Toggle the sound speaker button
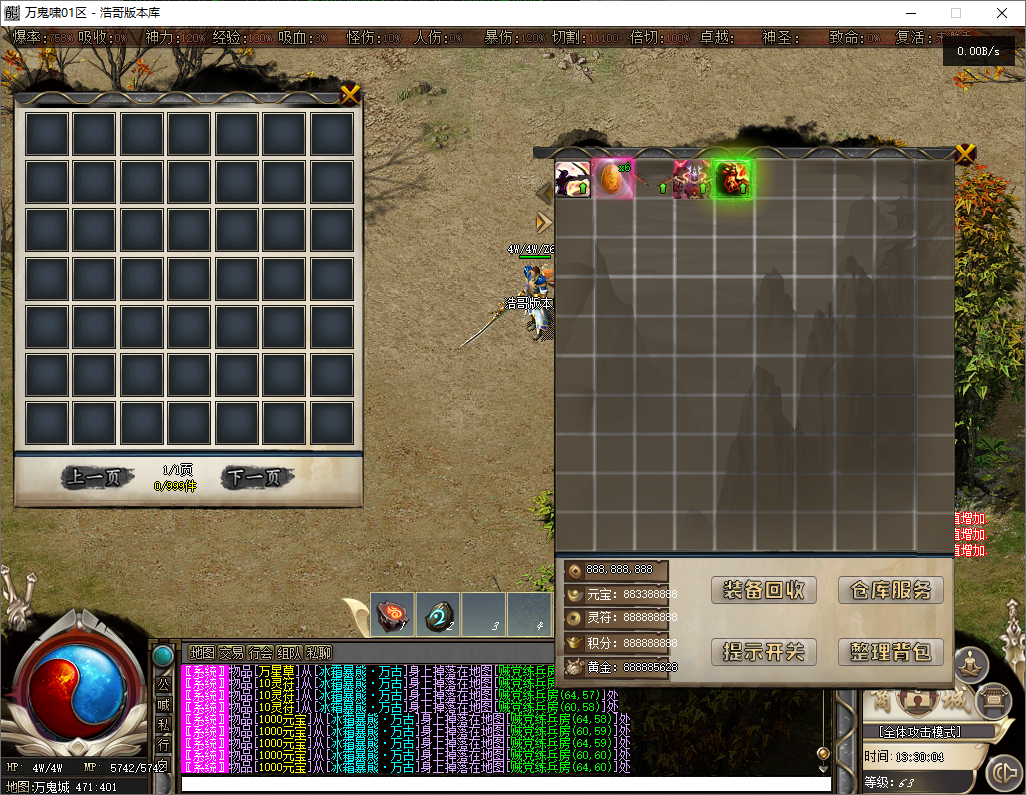 click(1003, 772)
